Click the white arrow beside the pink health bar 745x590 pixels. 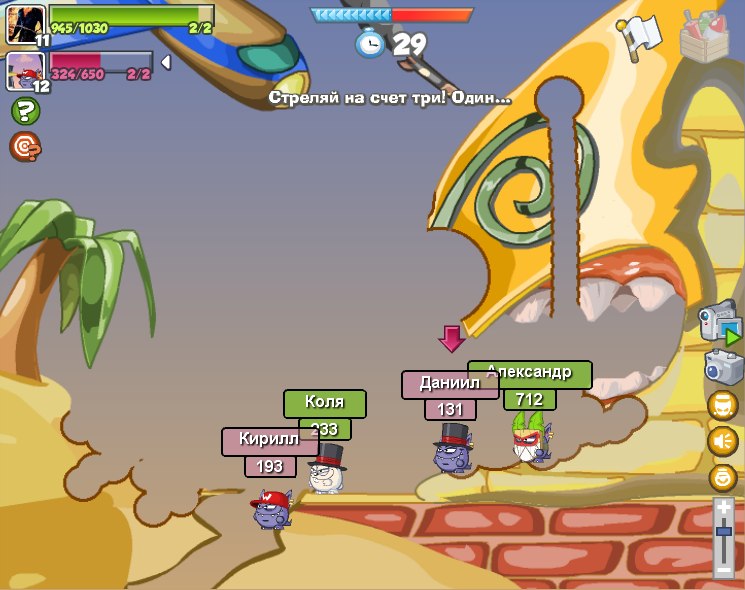coord(166,63)
